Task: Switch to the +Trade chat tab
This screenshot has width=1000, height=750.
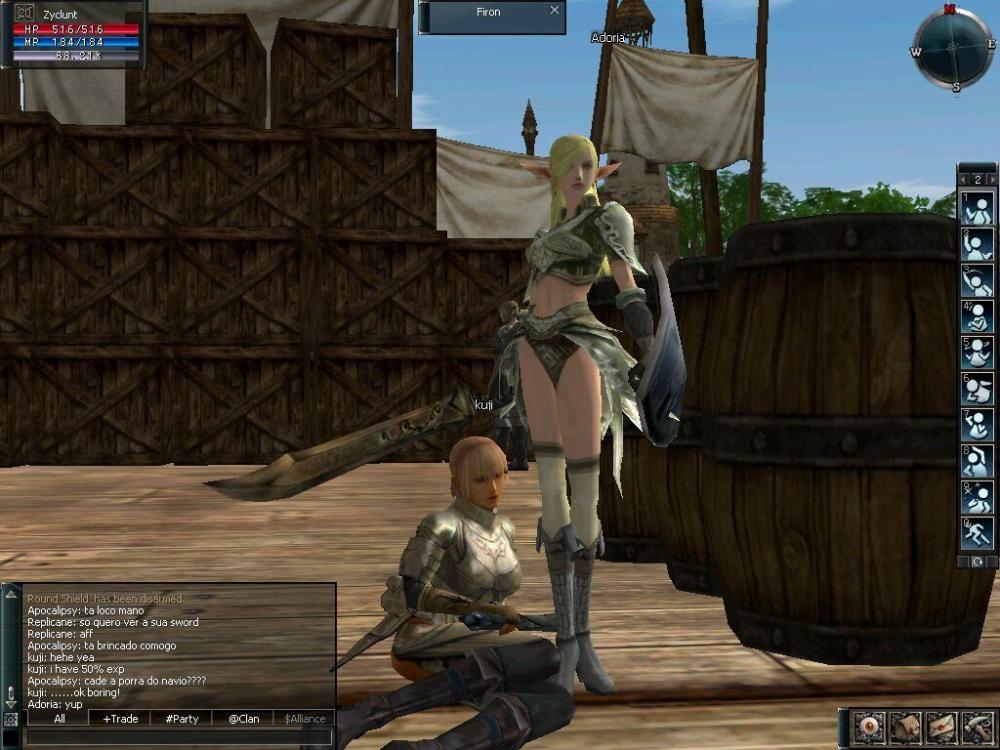Action: (x=120, y=718)
